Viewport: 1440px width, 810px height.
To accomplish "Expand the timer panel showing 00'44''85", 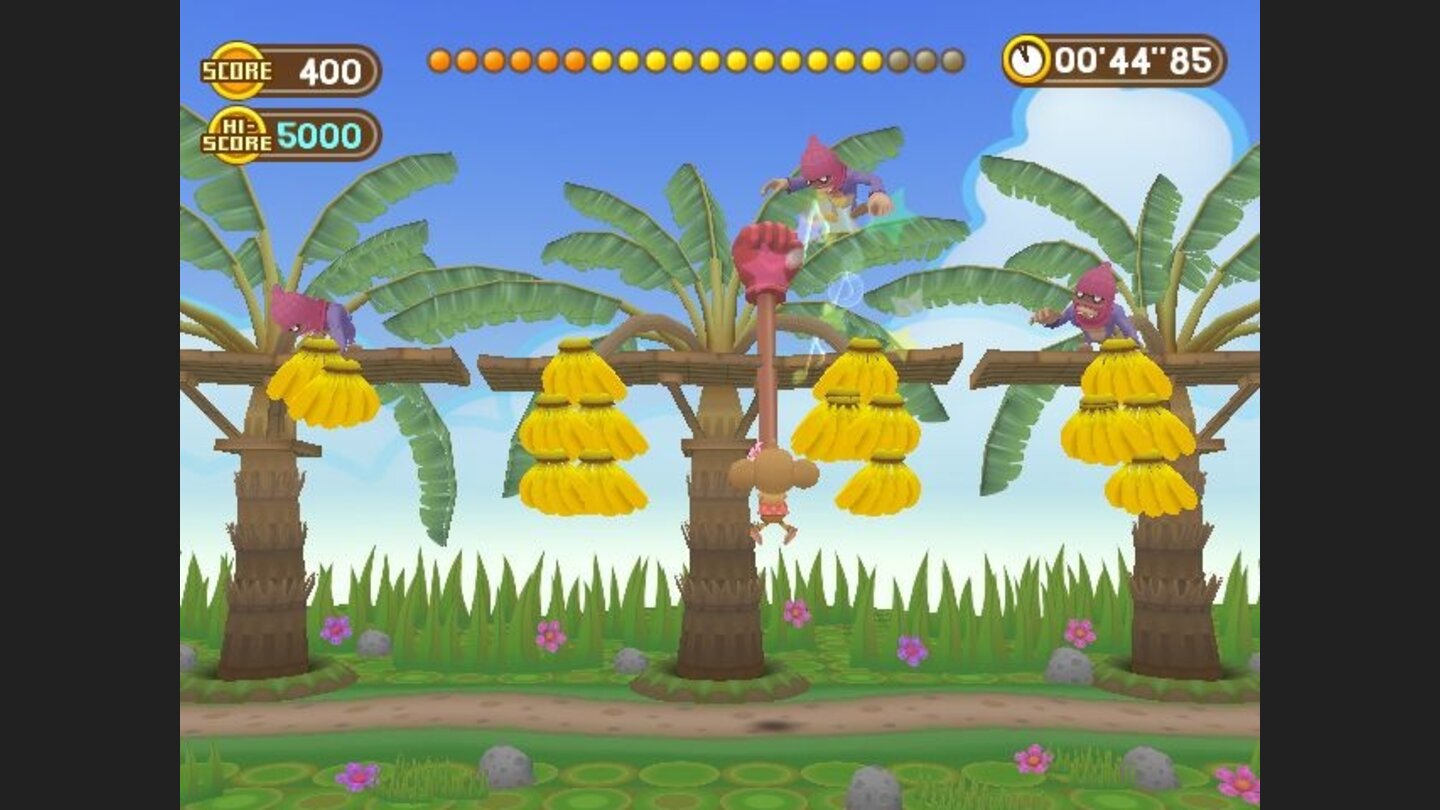I will 1120,60.
